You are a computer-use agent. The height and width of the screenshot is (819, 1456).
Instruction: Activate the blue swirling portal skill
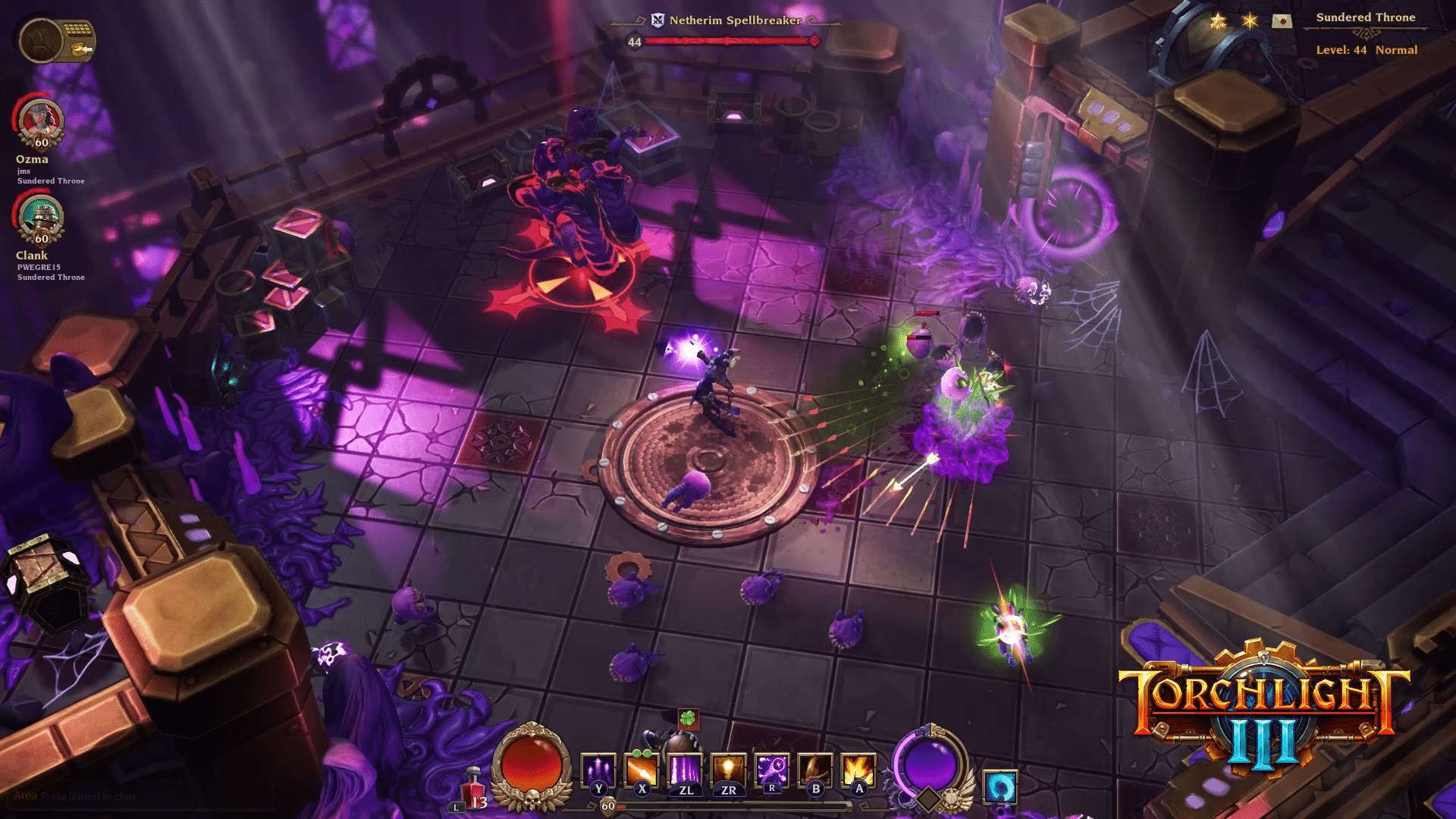pyautogui.click(x=999, y=786)
